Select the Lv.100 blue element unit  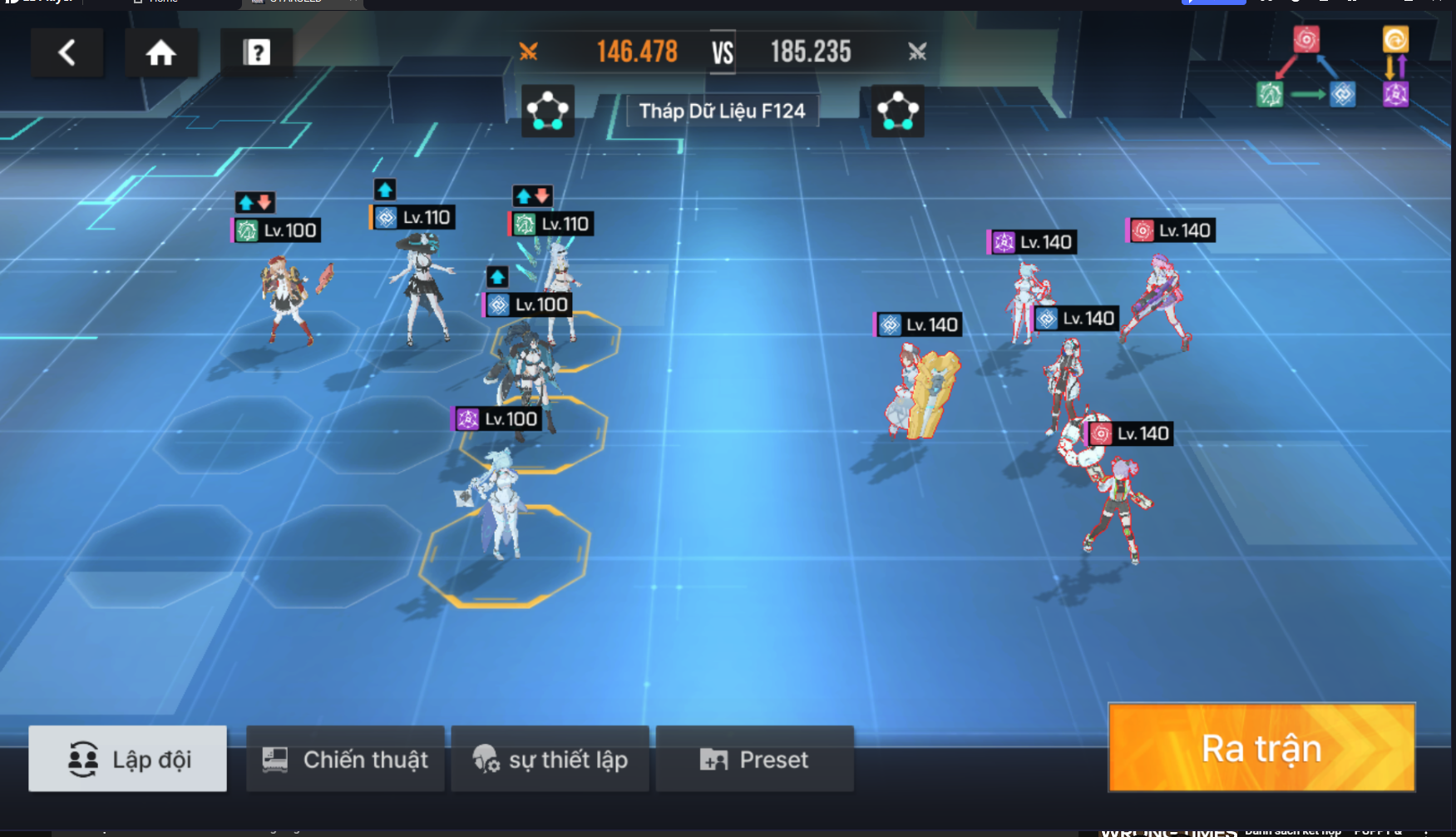click(x=524, y=366)
